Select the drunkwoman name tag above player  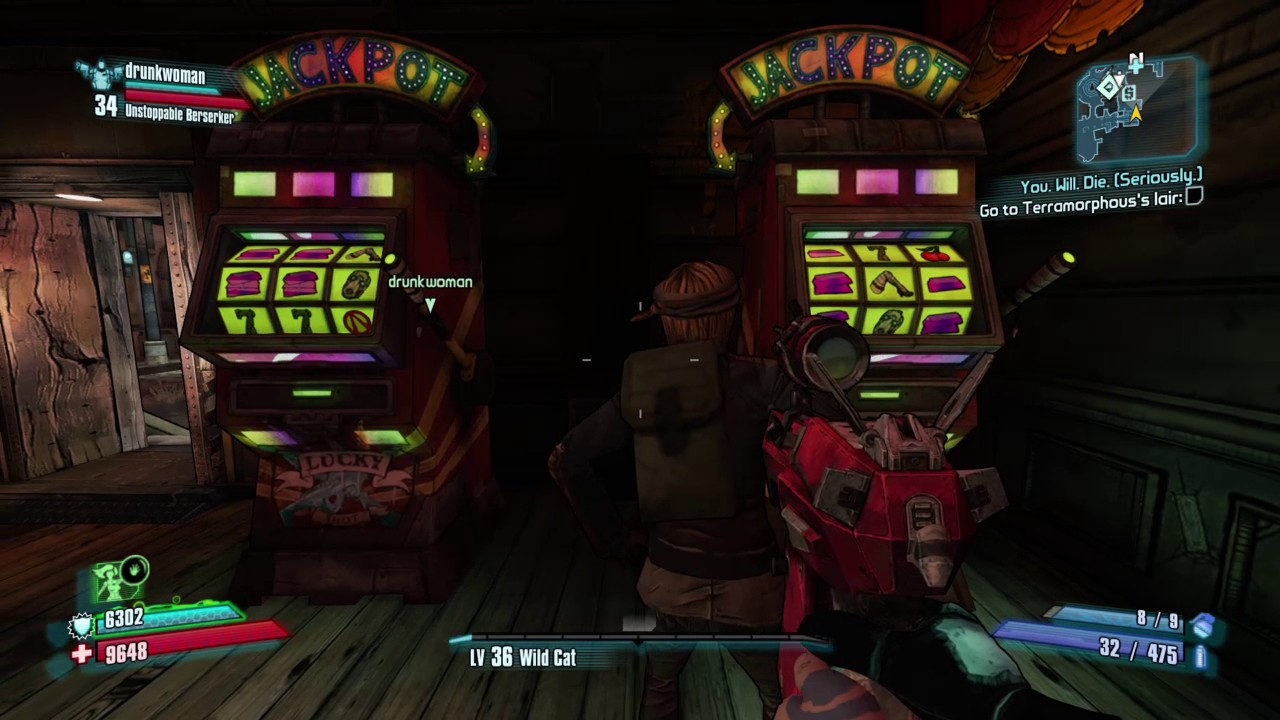430,282
